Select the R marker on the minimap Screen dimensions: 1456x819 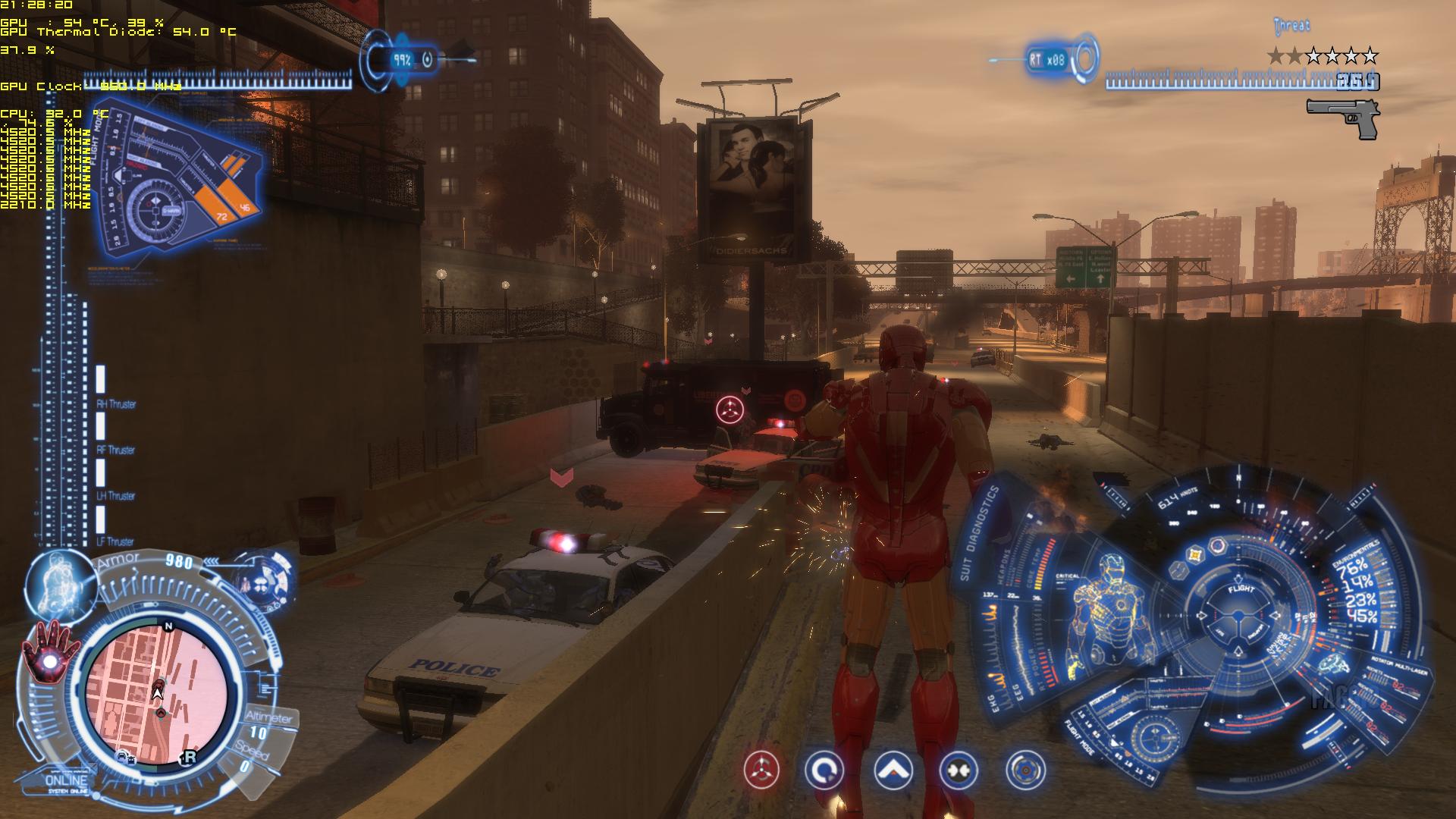pyautogui.click(x=188, y=757)
